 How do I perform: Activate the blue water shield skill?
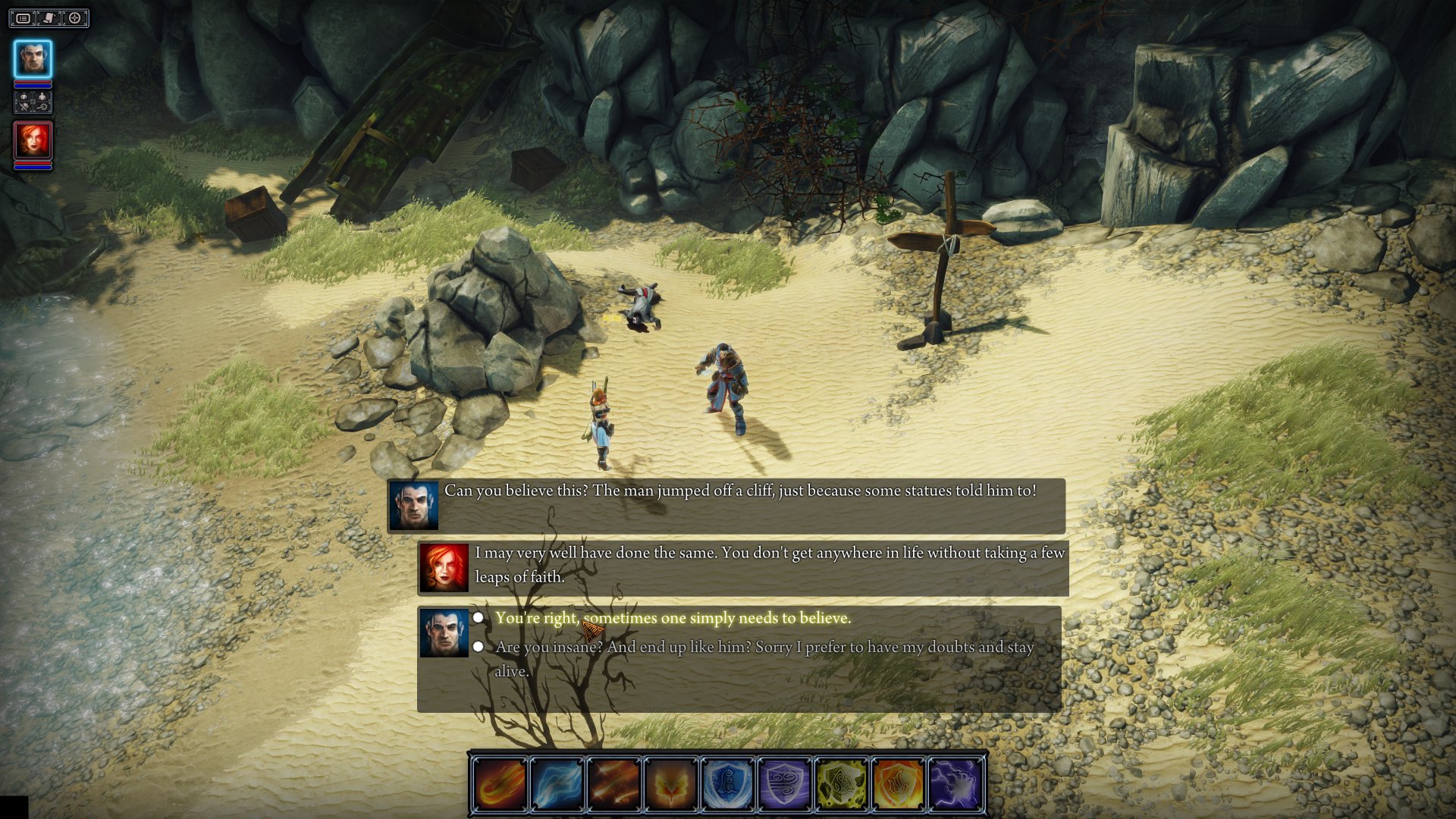(727, 784)
